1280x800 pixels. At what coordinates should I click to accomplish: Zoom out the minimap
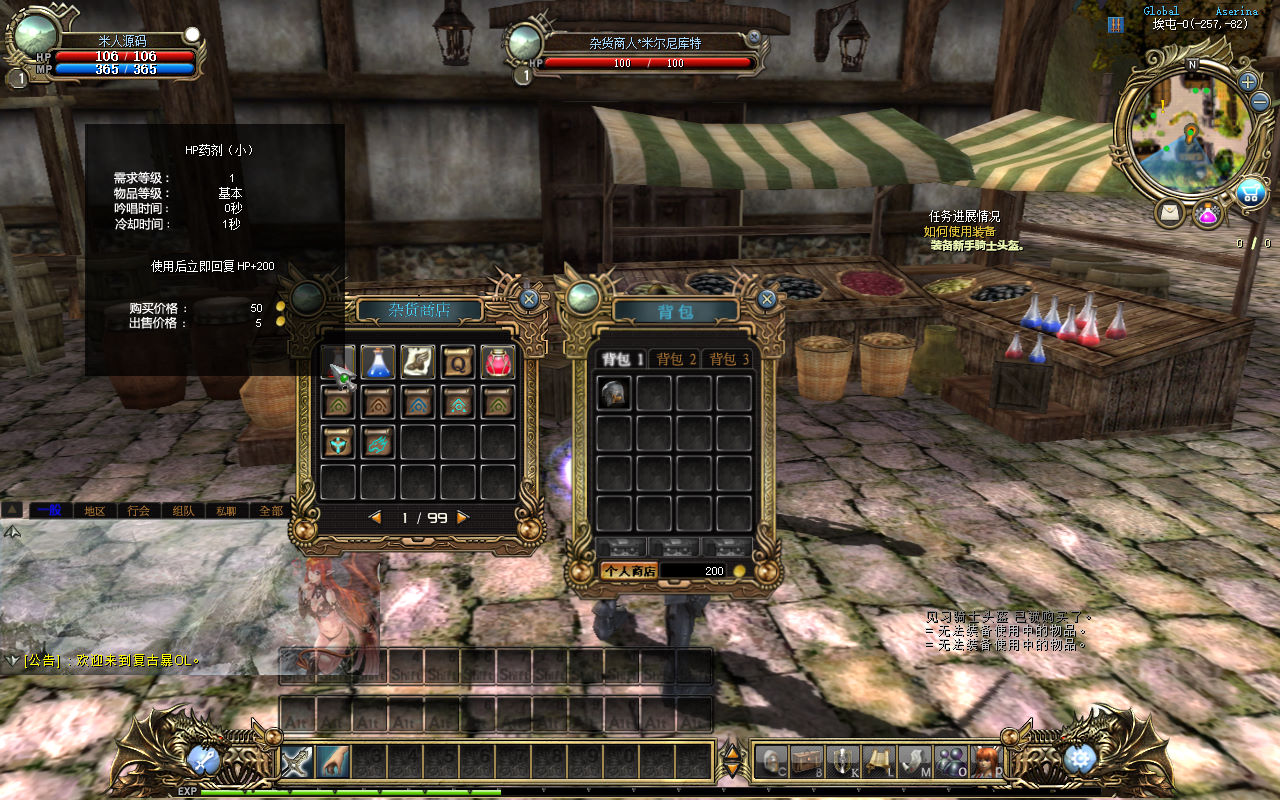point(1259,102)
